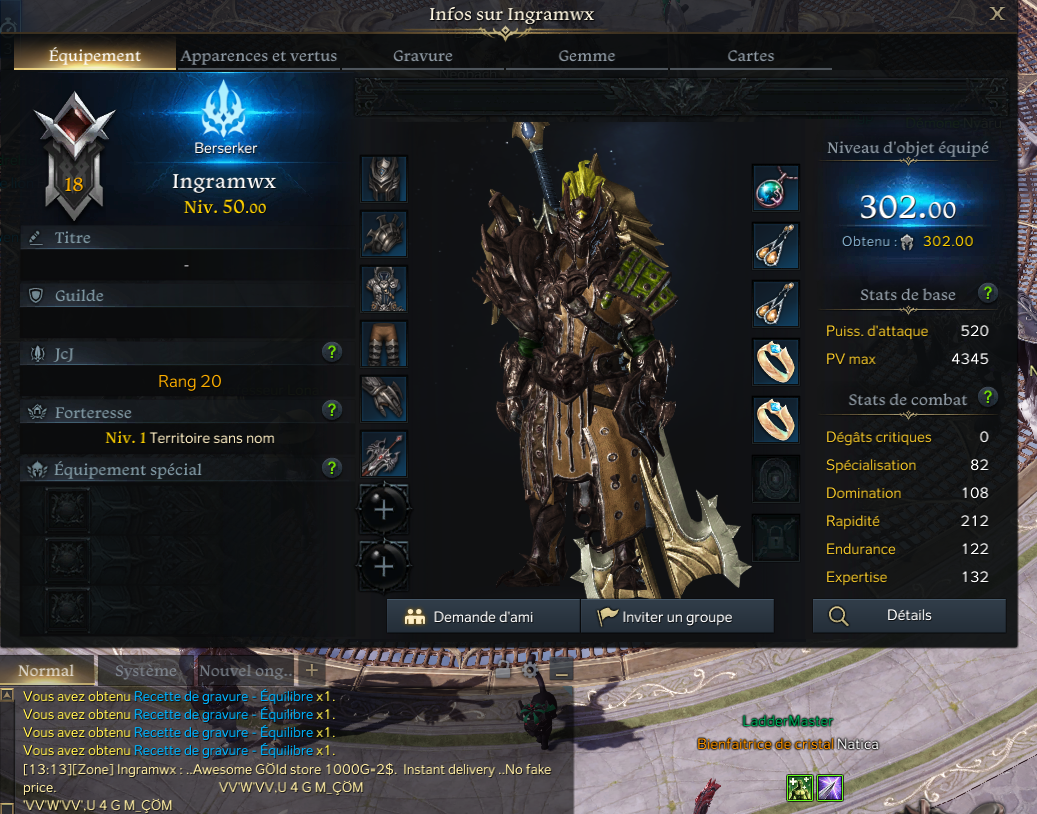Show the Gravure tab
Viewport: 1037px width, 814px height.
pos(423,56)
